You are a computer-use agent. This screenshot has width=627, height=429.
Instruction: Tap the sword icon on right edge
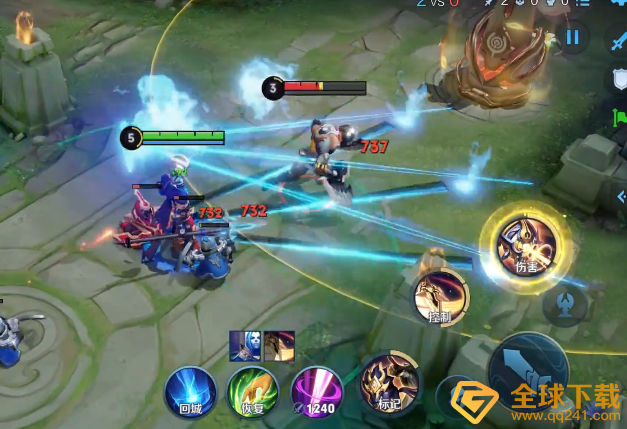(619, 39)
